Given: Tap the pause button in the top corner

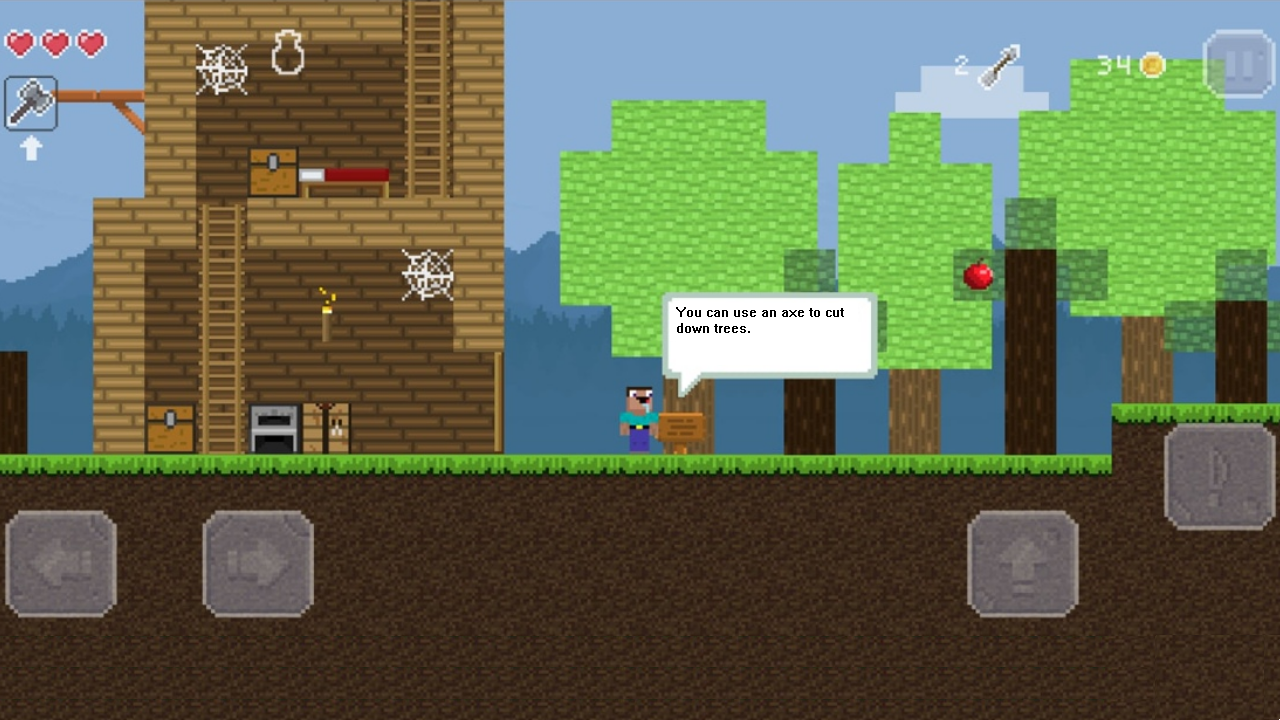Looking at the screenshot, I should click(x=1238, y=62).
